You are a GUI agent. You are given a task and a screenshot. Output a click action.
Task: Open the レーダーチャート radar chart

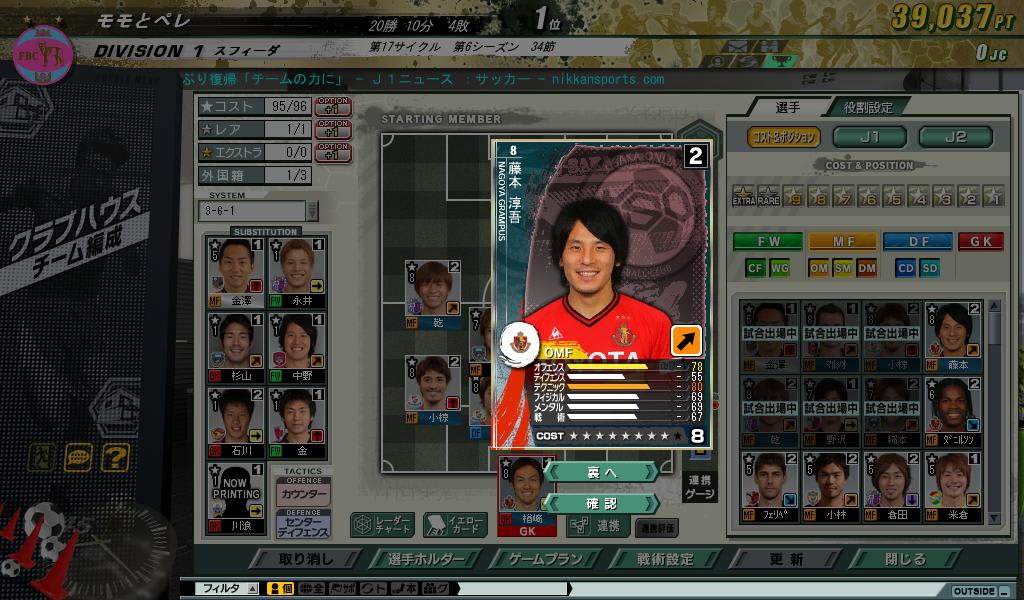click(382, 525)
